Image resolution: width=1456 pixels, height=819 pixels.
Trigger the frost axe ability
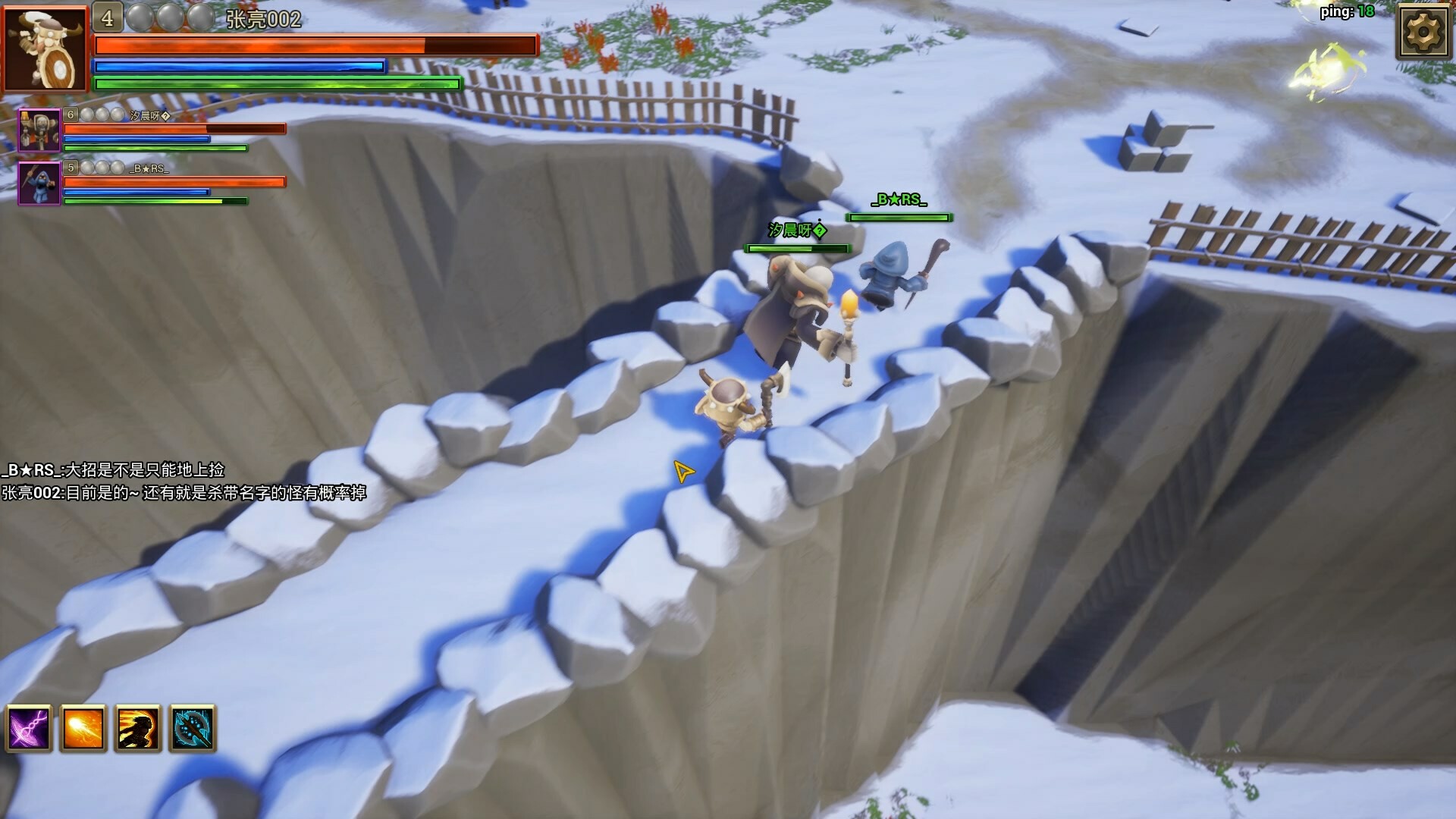193,728
